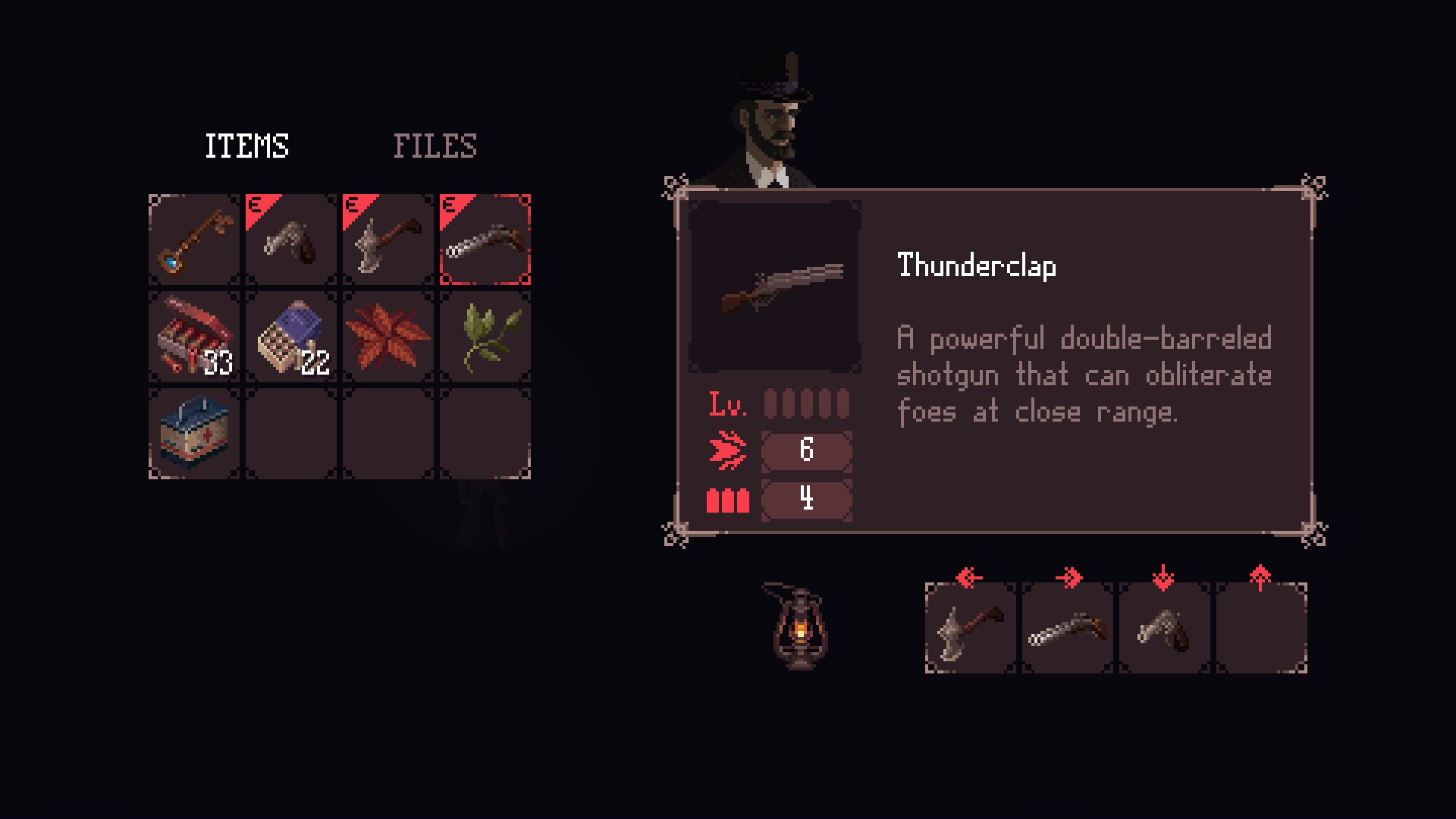1456x819 pixels.
Task: Click the red up arrow above the empty slot
Action: 1261,577
